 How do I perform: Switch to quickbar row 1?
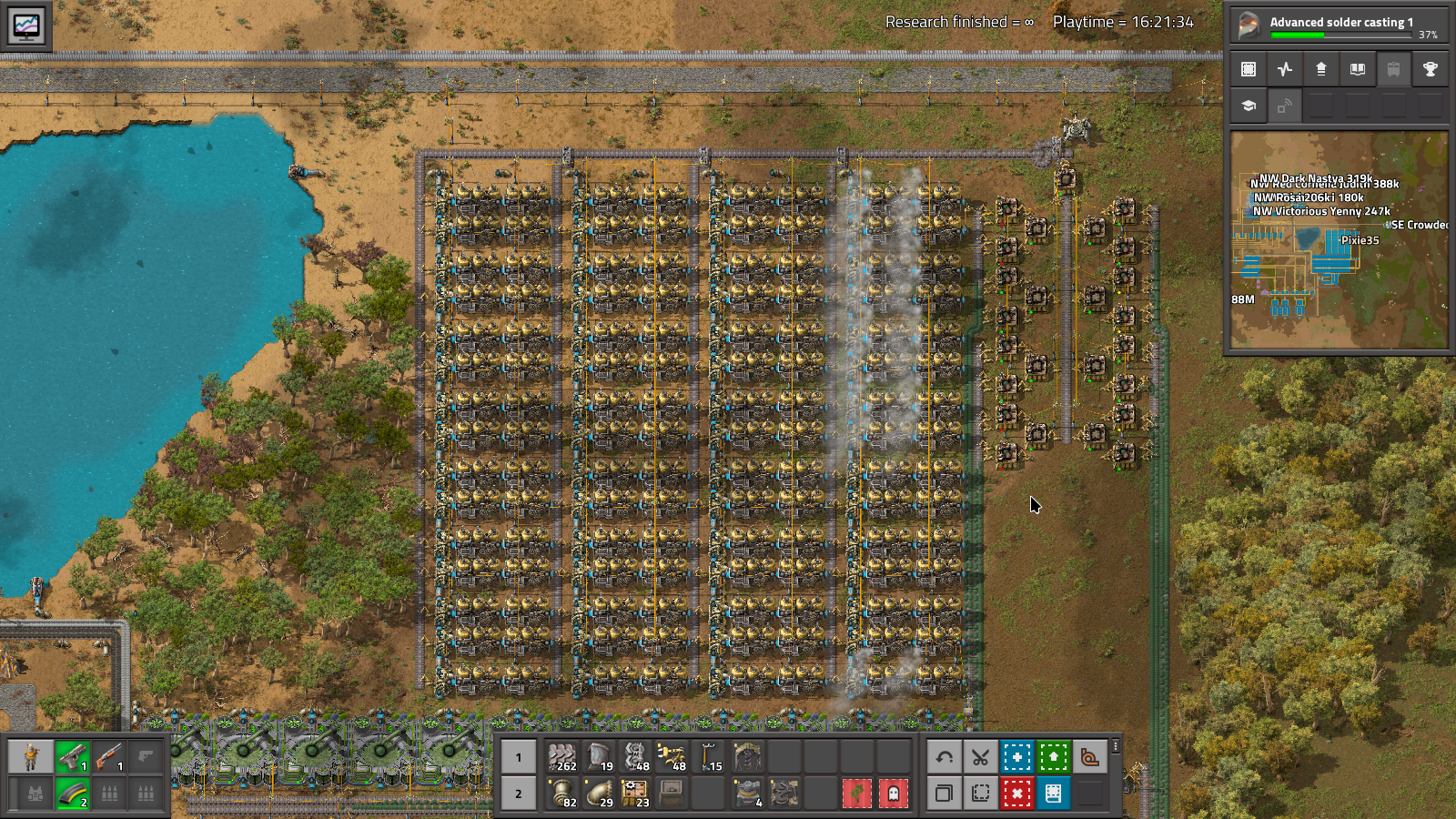pos(519,757)
